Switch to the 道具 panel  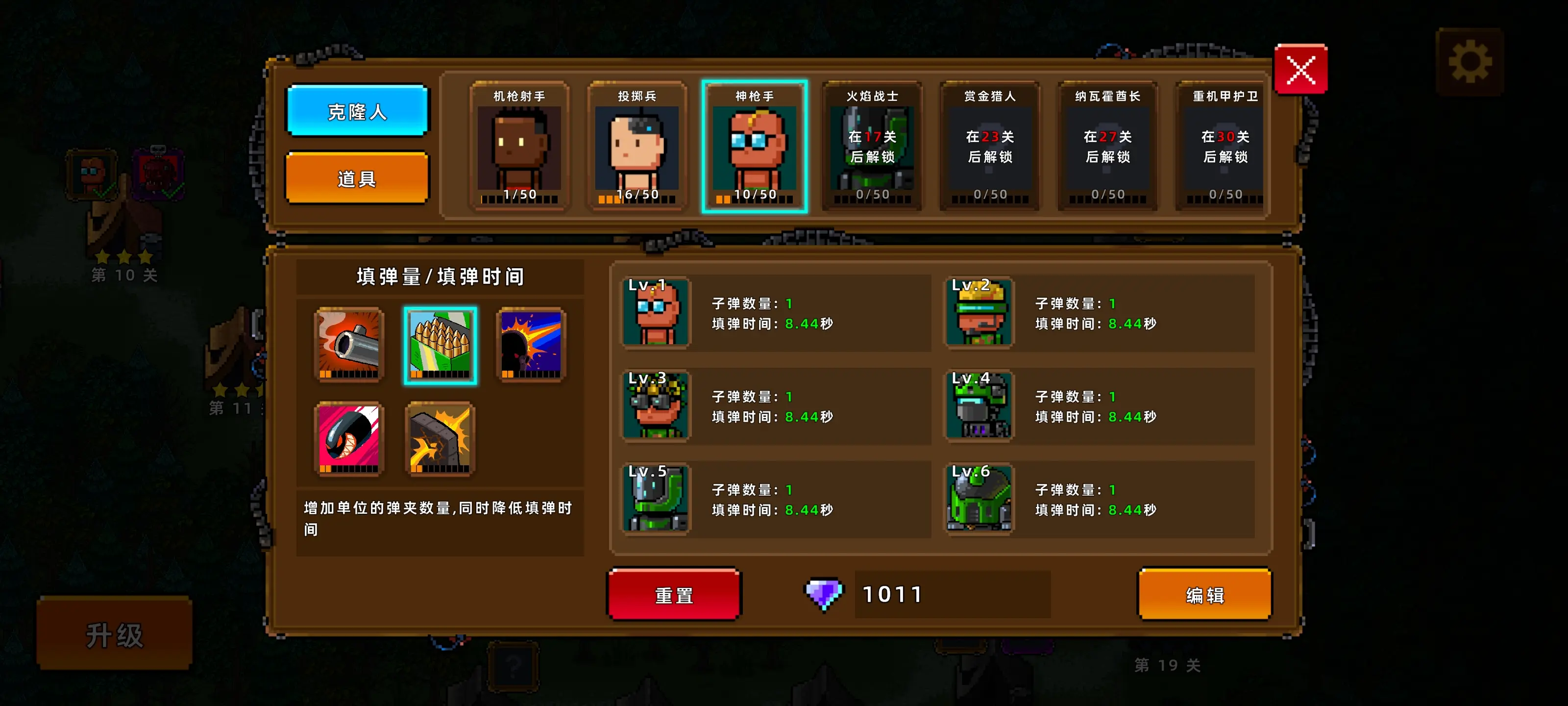(357, 178)
